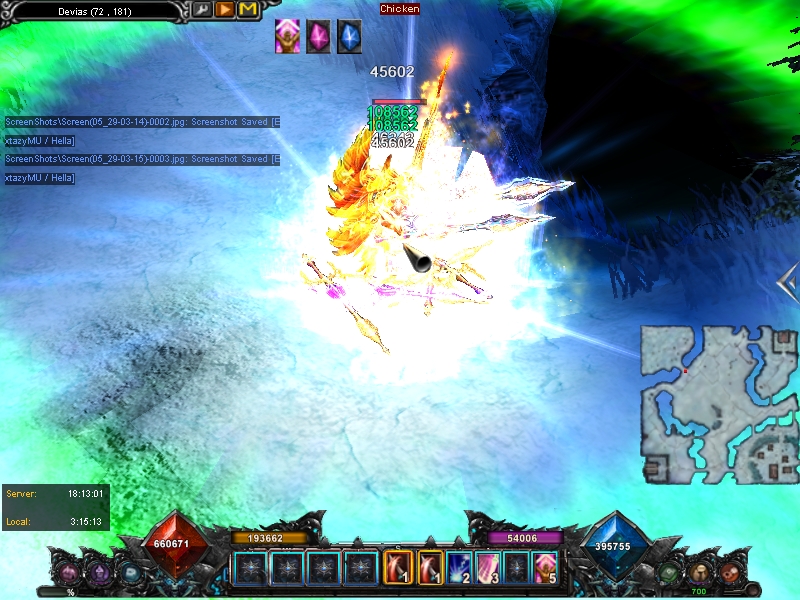Open the yellow M menu button
This screenshot has width=800, height=600.
pos(247,10)
